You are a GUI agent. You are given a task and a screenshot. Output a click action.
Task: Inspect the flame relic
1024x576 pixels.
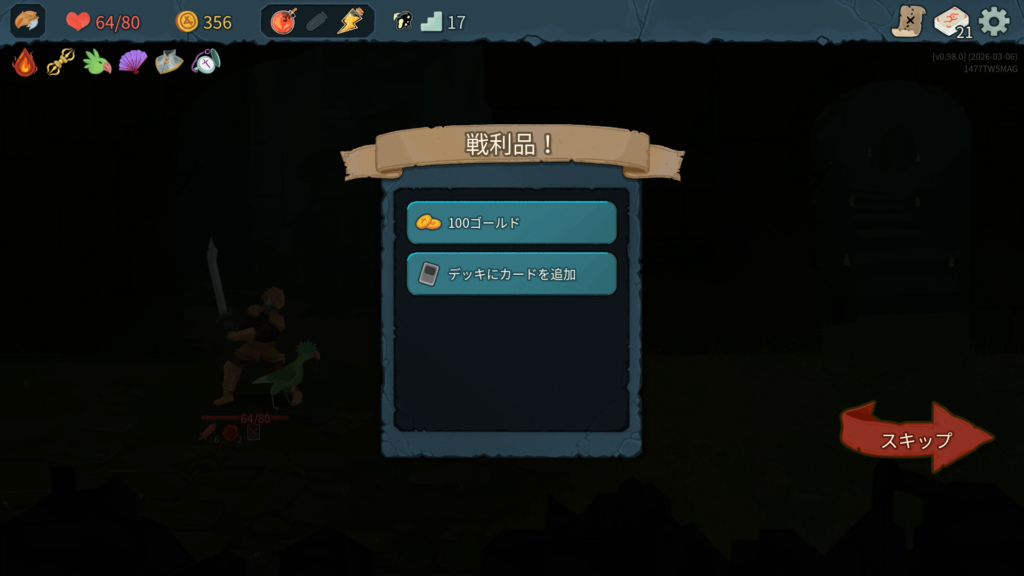(x=25, y=62)
